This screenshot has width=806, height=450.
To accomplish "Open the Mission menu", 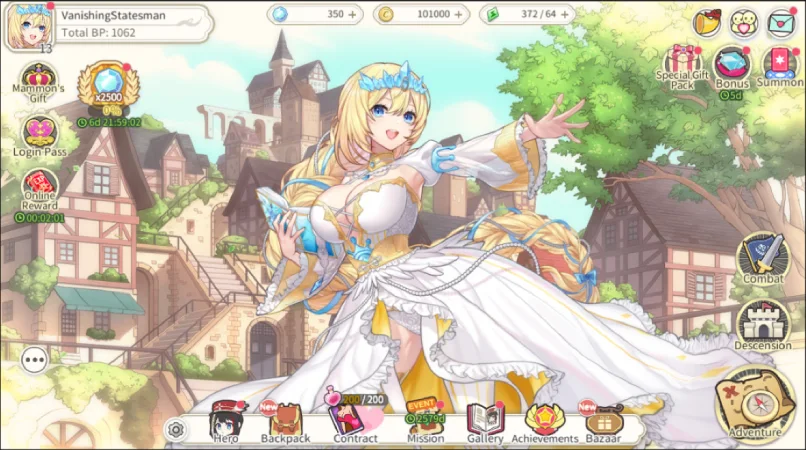I will pos(425,424).
